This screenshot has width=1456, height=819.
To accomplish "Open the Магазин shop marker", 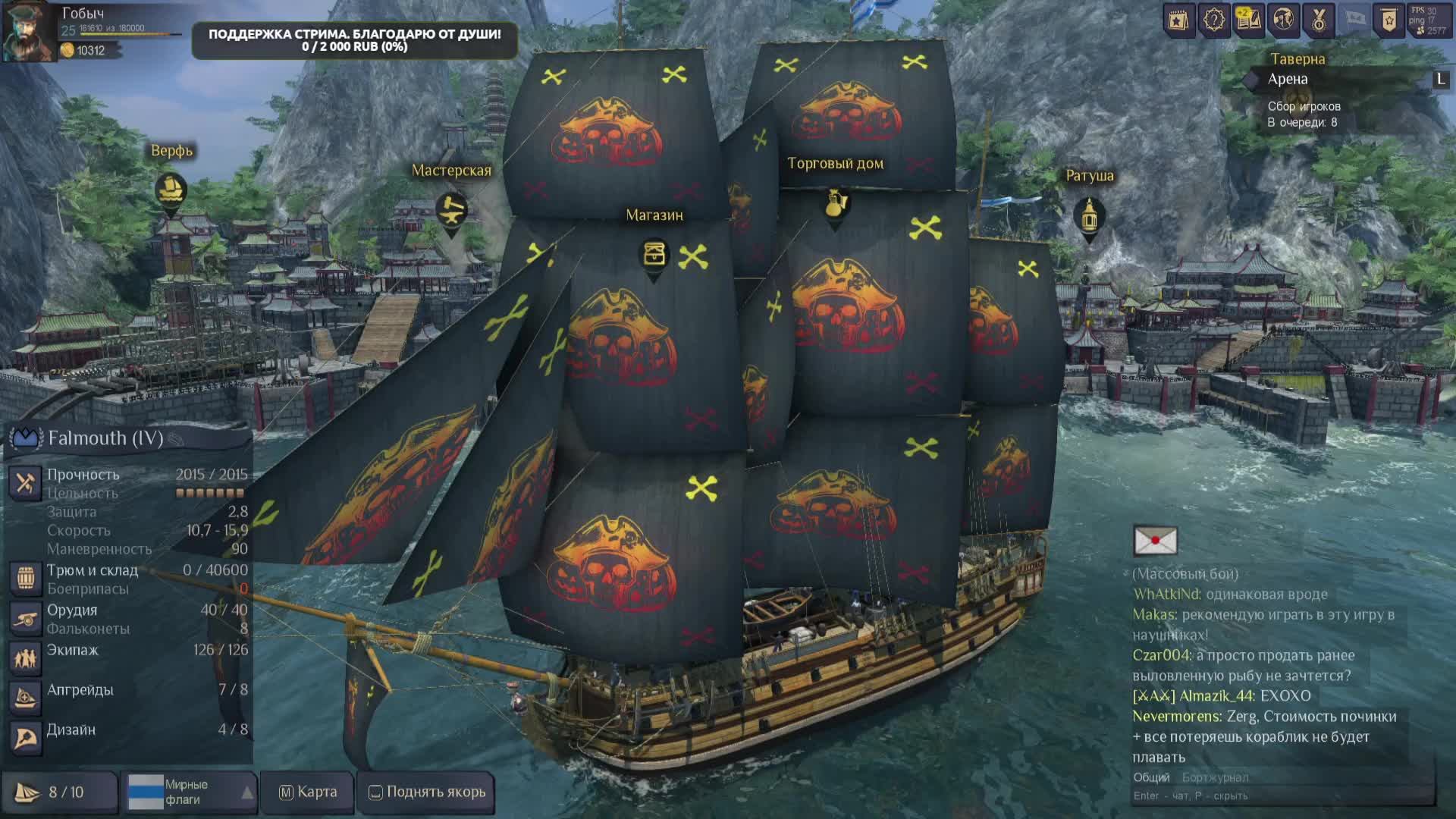I will 654,255.
